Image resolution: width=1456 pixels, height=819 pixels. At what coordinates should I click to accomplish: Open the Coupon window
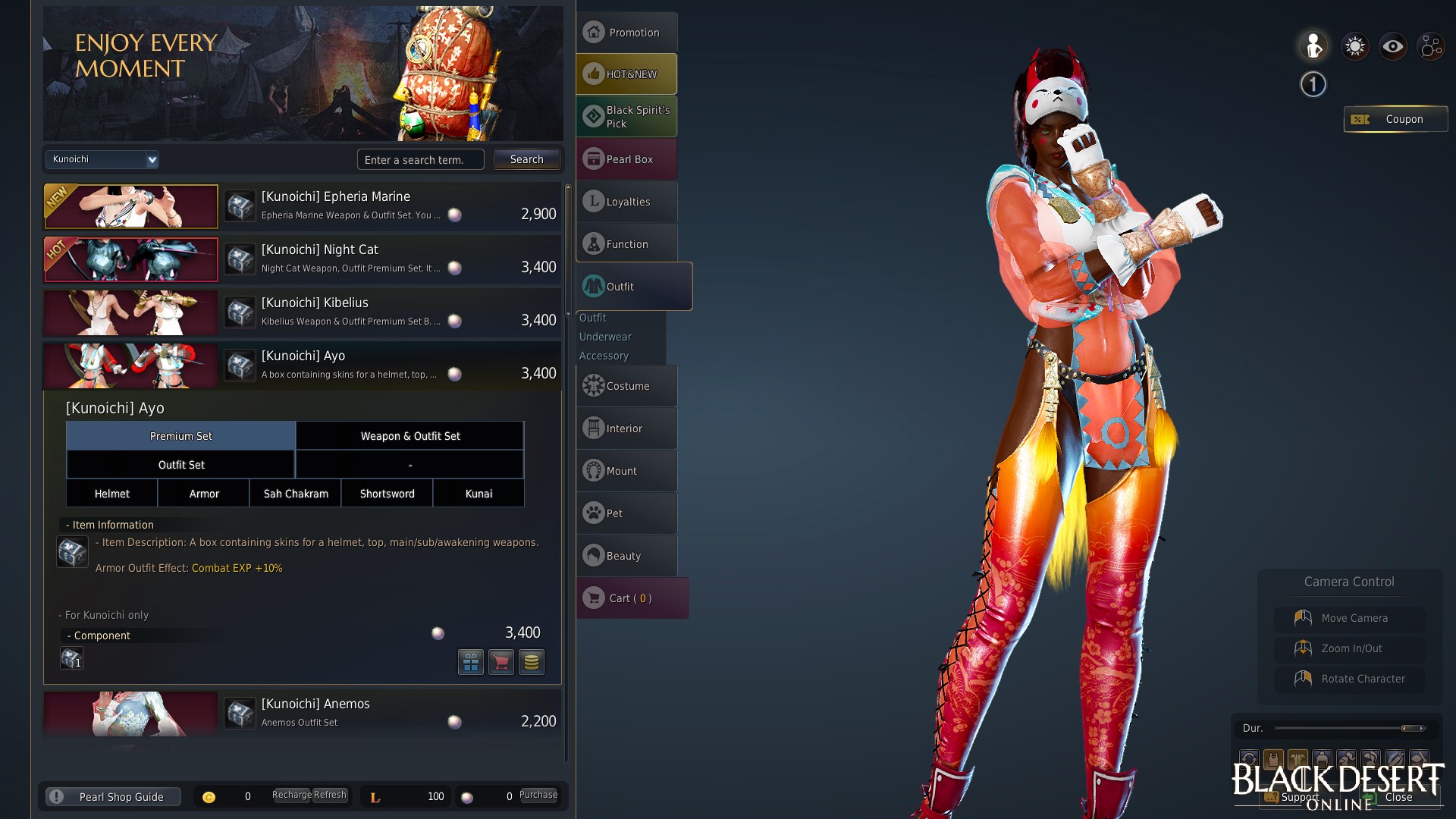pyautogui.click(x=1395, y=119)
